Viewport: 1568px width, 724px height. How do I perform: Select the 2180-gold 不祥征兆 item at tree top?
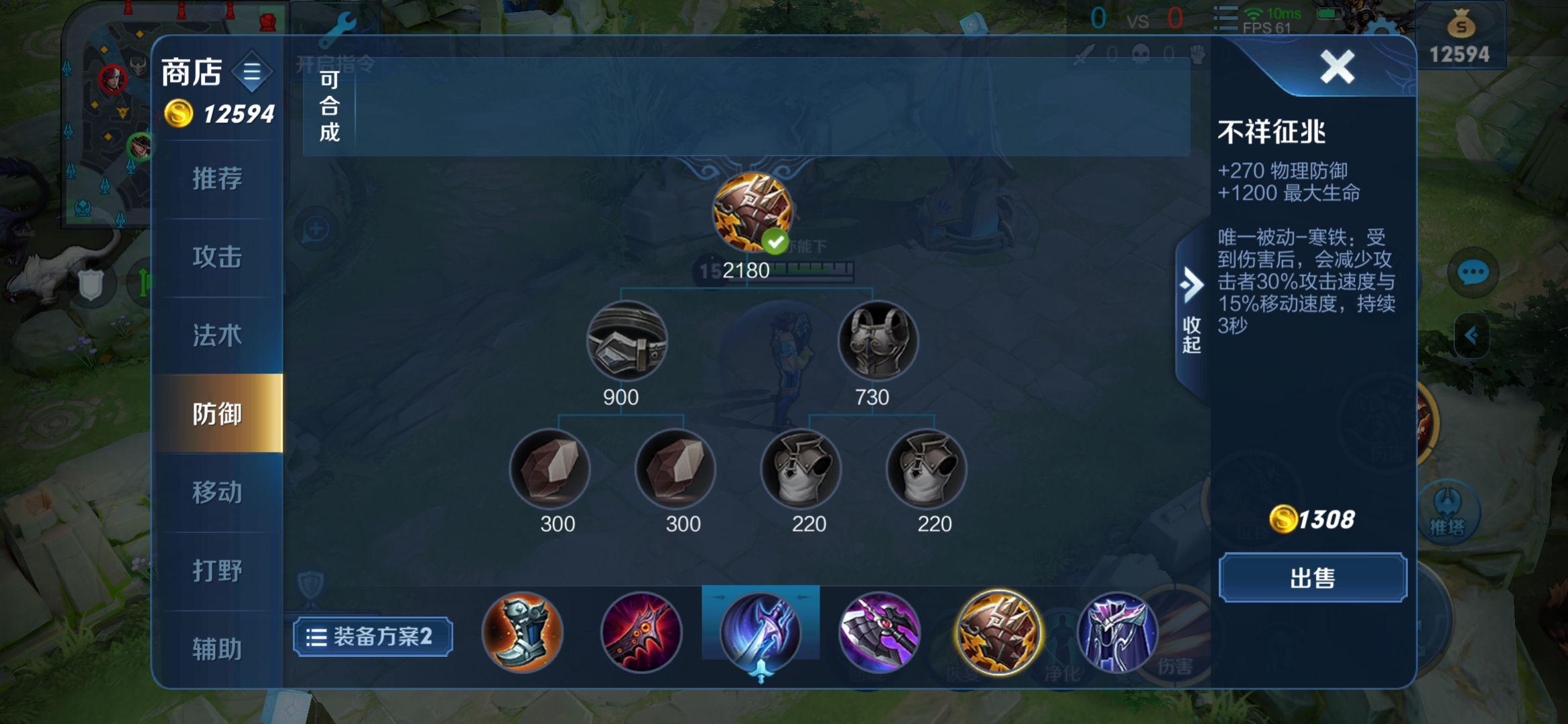pyautogui.click(x=752, y=213)
